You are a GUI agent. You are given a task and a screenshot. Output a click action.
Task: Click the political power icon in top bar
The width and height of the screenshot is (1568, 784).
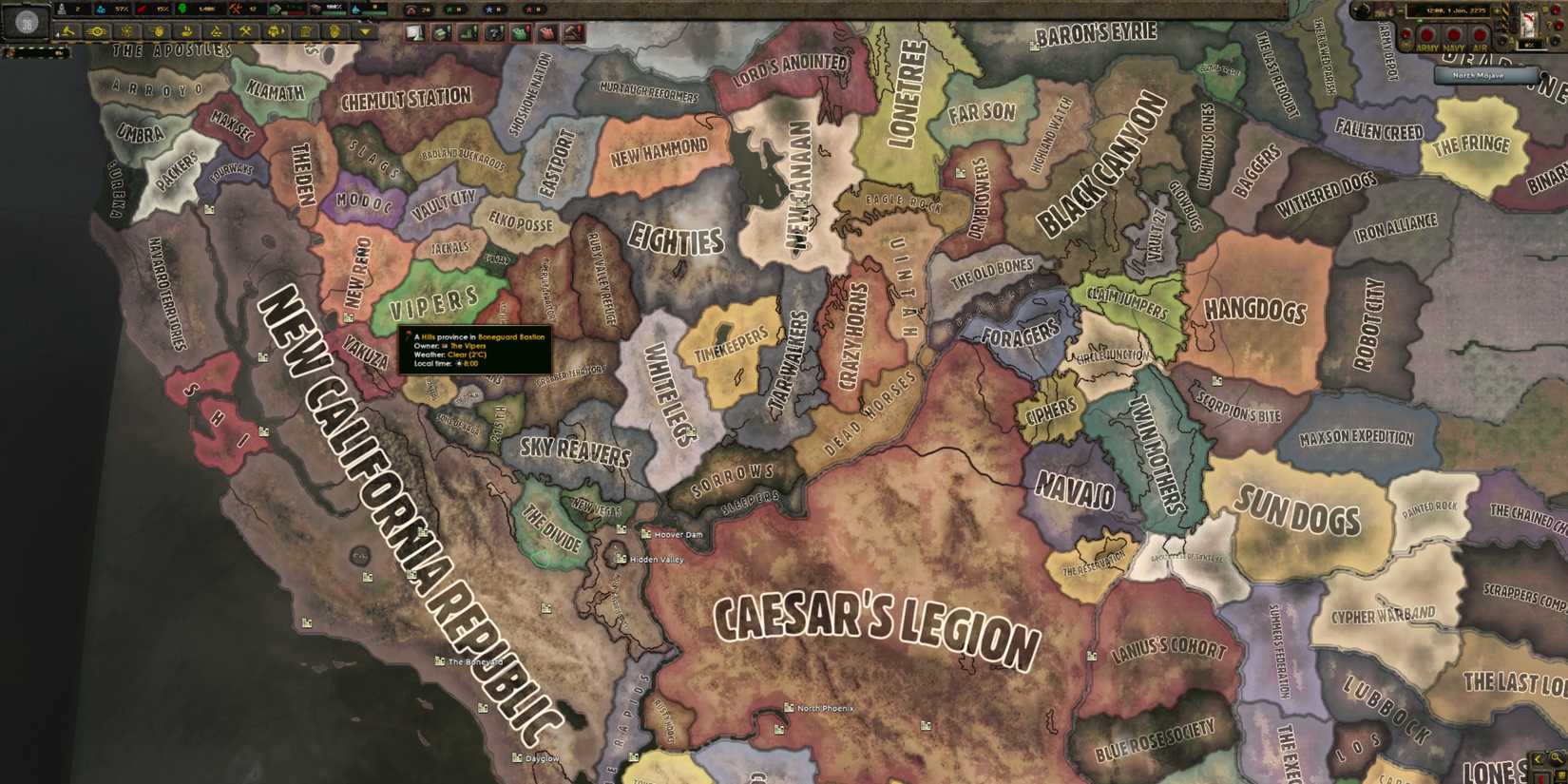[x=62, y=8]
